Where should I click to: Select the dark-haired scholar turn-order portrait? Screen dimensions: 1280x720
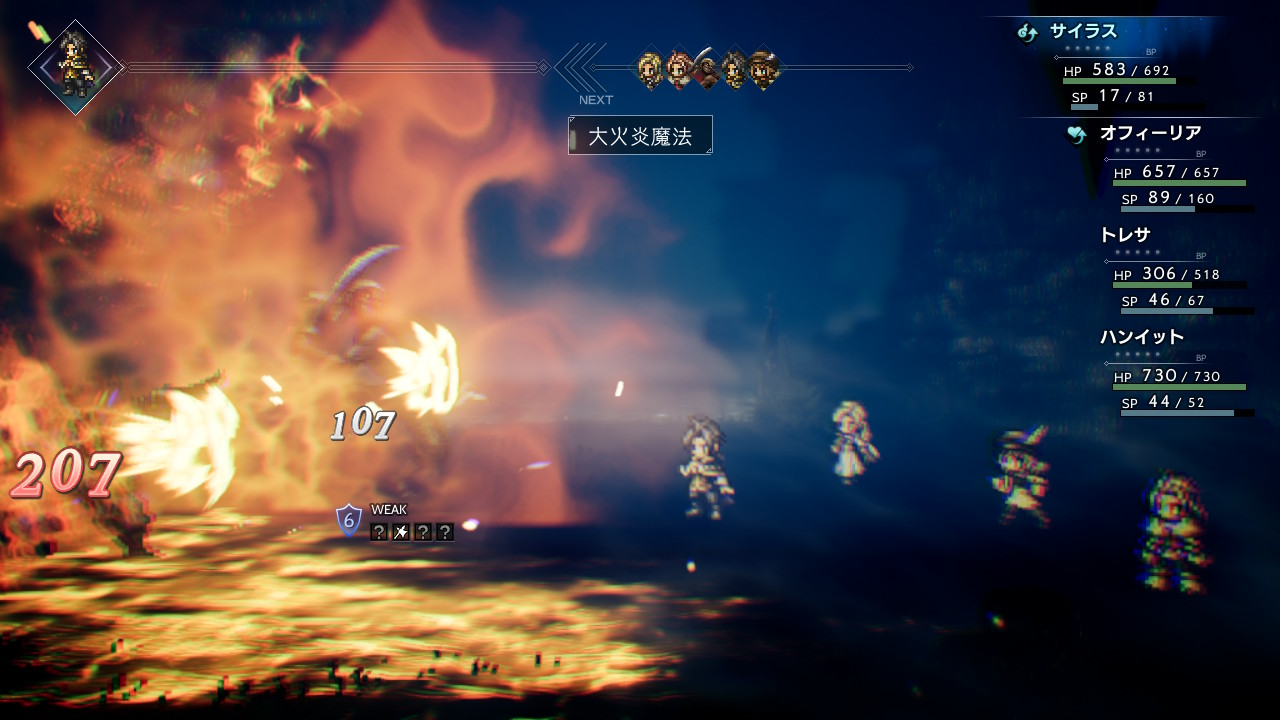coord(734,68)
